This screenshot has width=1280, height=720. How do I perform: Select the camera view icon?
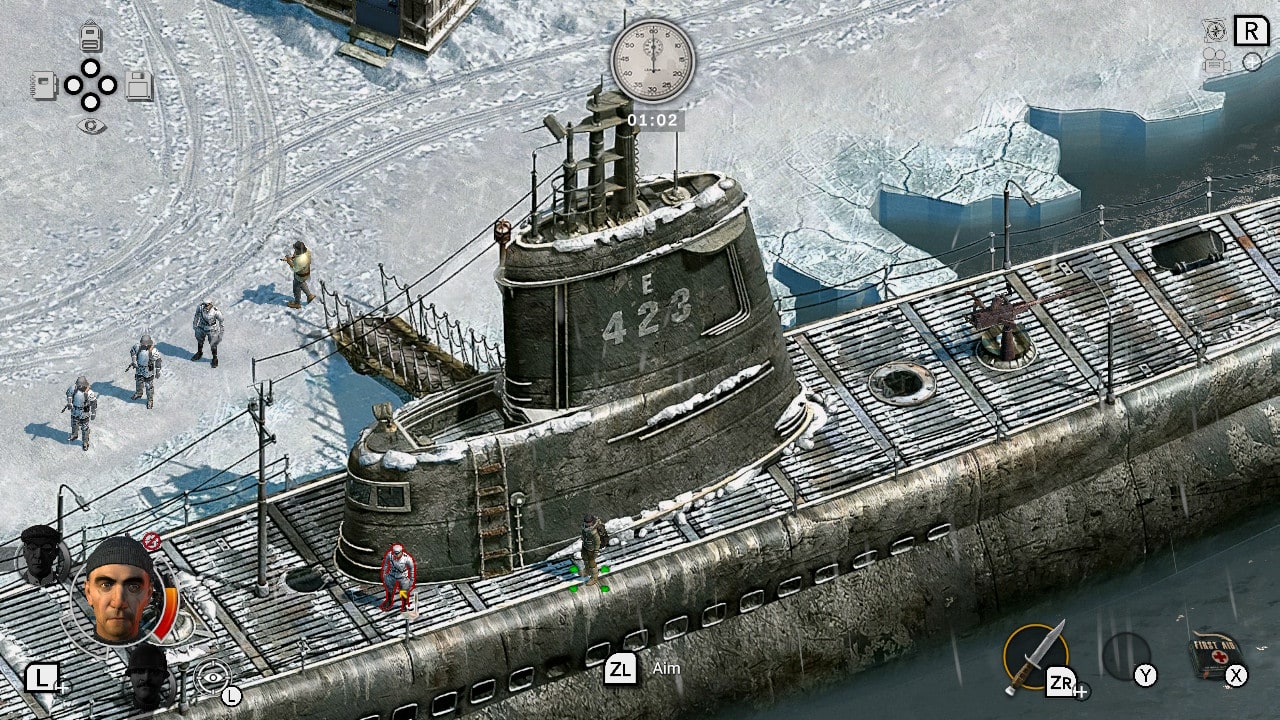1214,61
